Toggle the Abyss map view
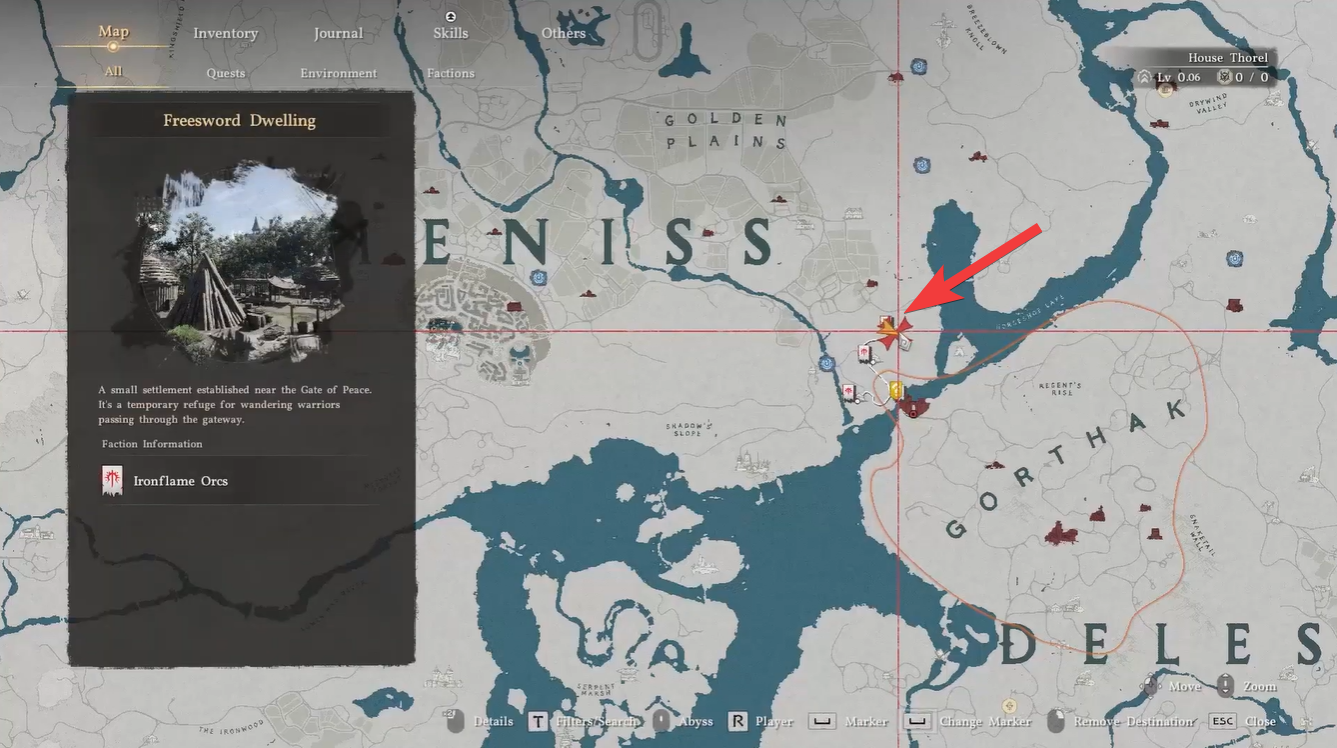This screenshot has width=1337, height=748. (695, 721)
